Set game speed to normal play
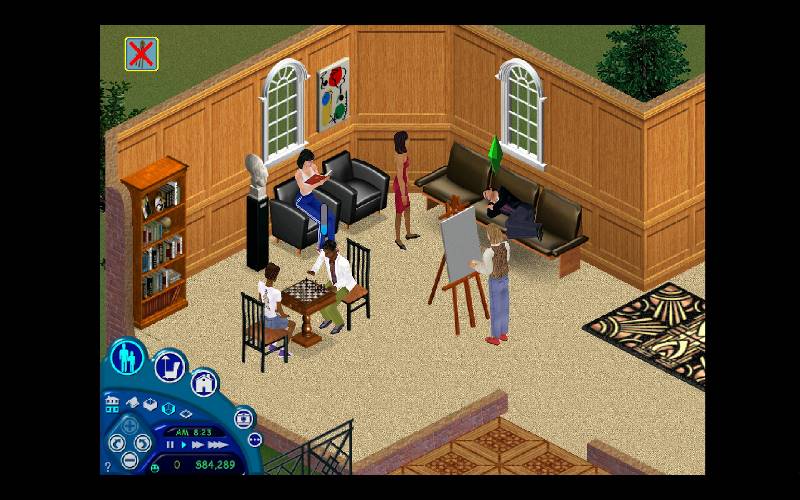The width and height of the screenshot is (800, 500). [x=184, y=444]
